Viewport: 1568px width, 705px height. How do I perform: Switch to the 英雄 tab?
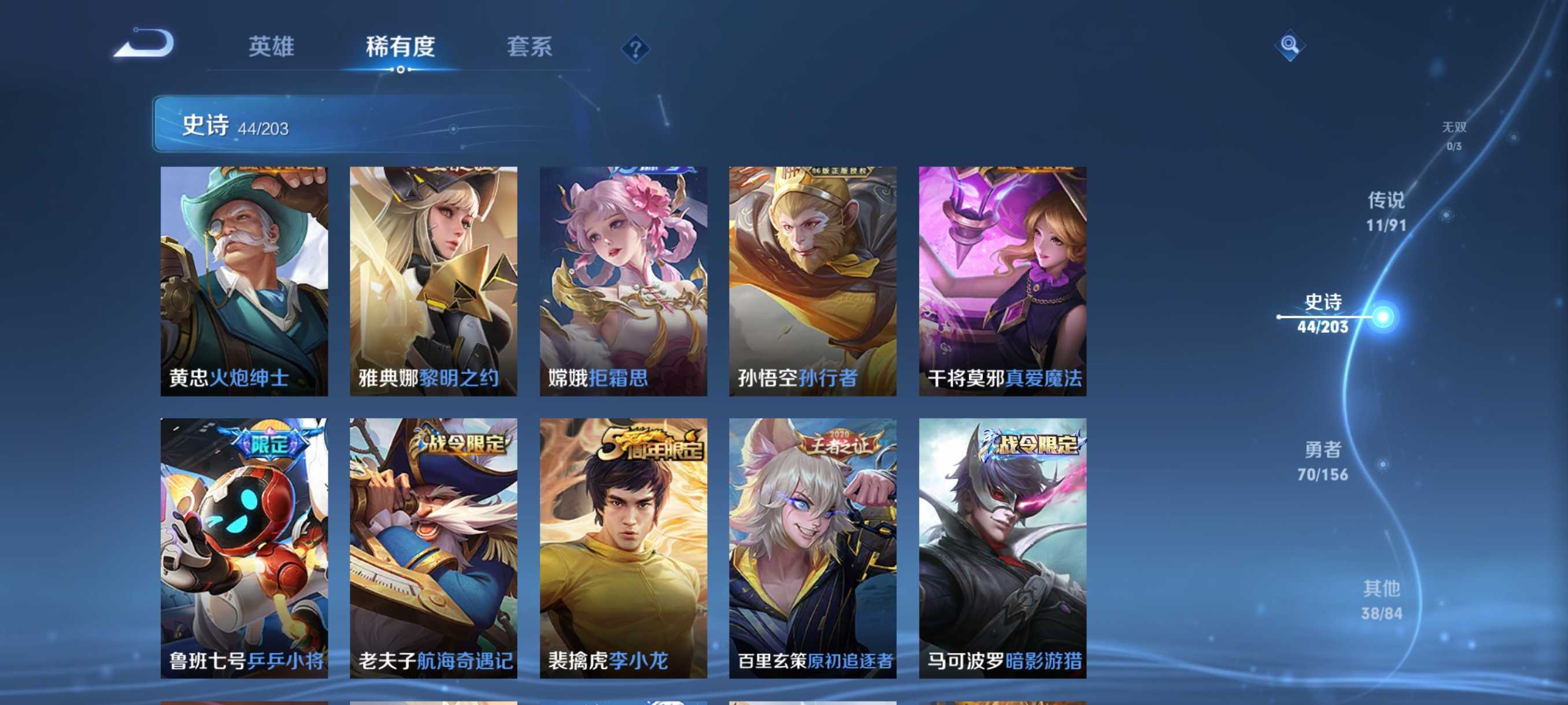272,47
